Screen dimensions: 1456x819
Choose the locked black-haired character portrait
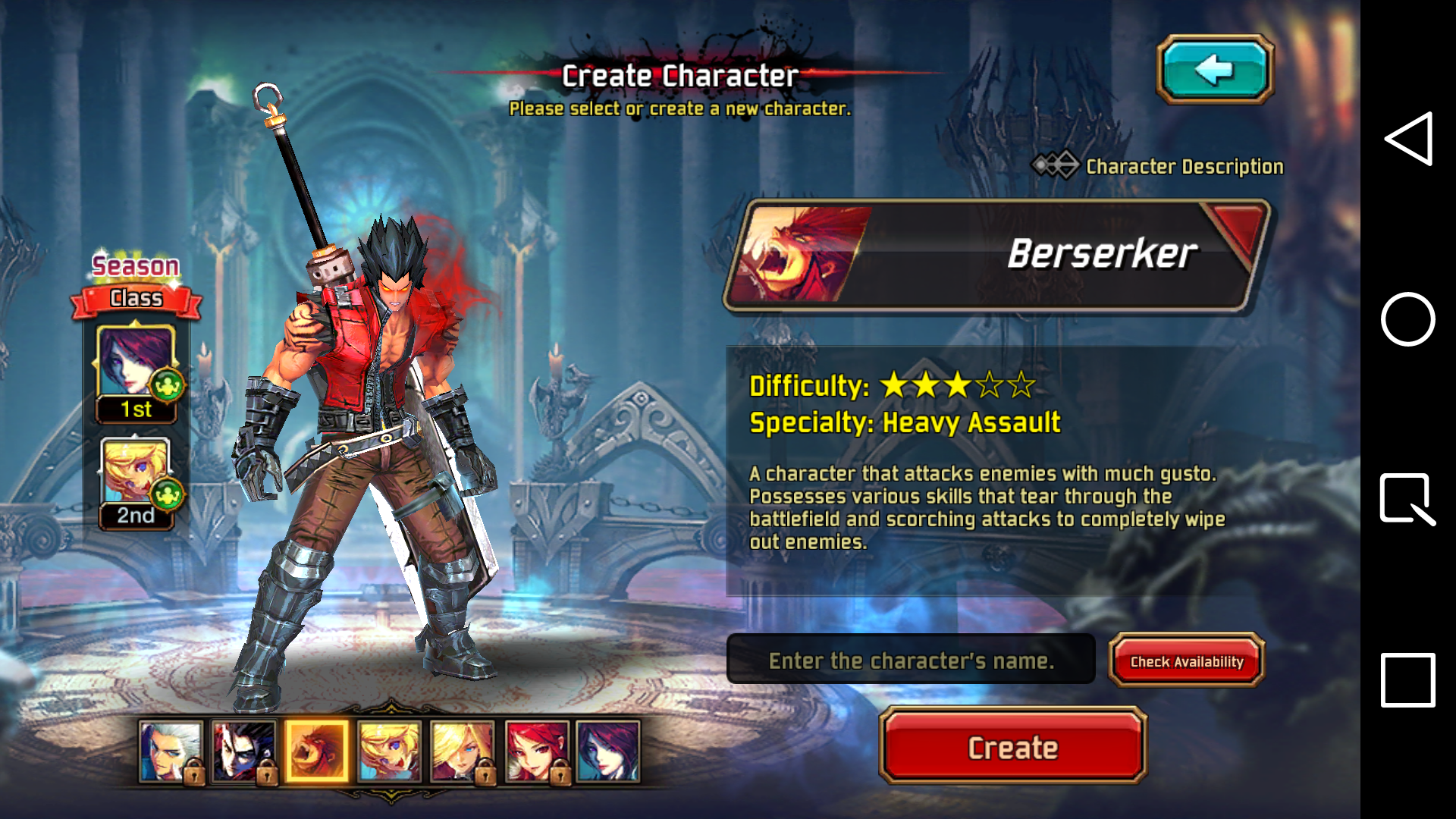pyautogui.click(x=243, y=751)
